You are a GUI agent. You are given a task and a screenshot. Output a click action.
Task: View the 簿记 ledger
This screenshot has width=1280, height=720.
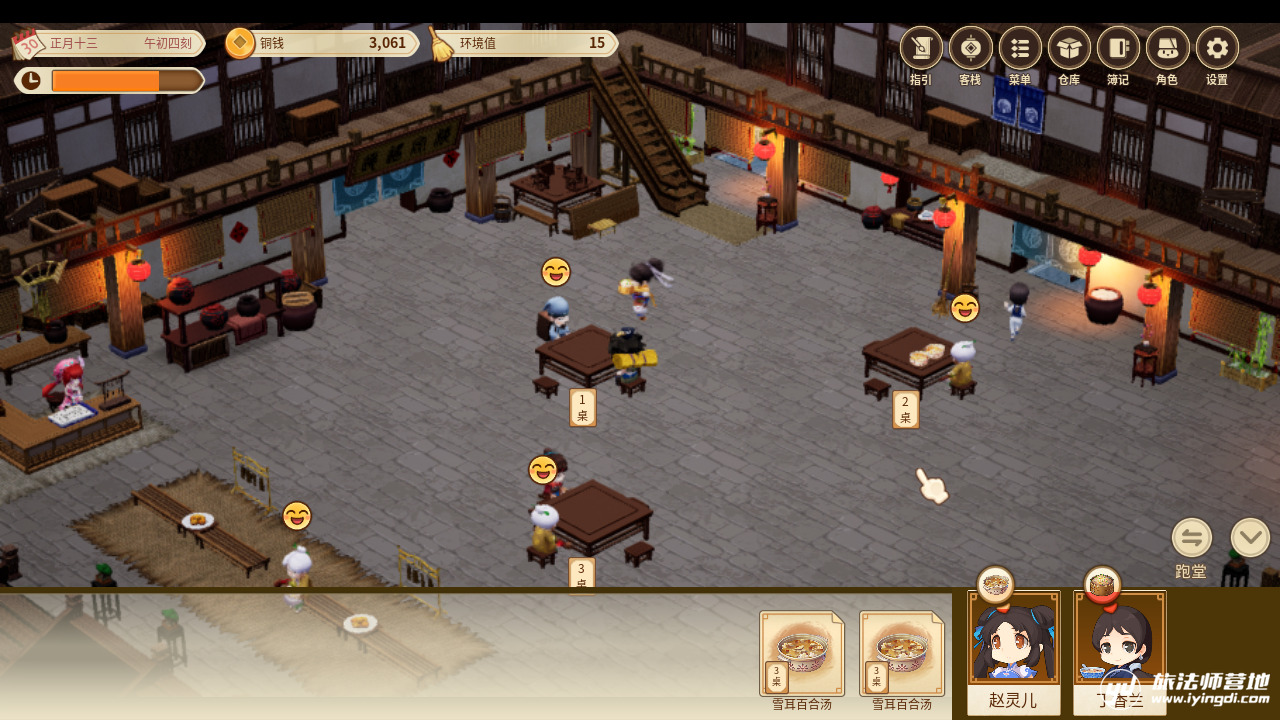click(1118, 48)
